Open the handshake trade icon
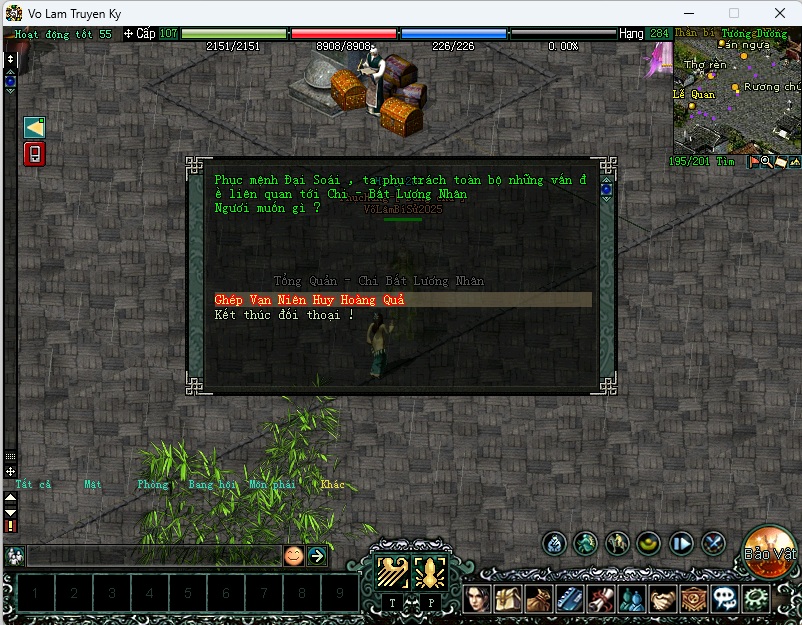Screen dimensions: 802x625 click(x=663, y=598)
